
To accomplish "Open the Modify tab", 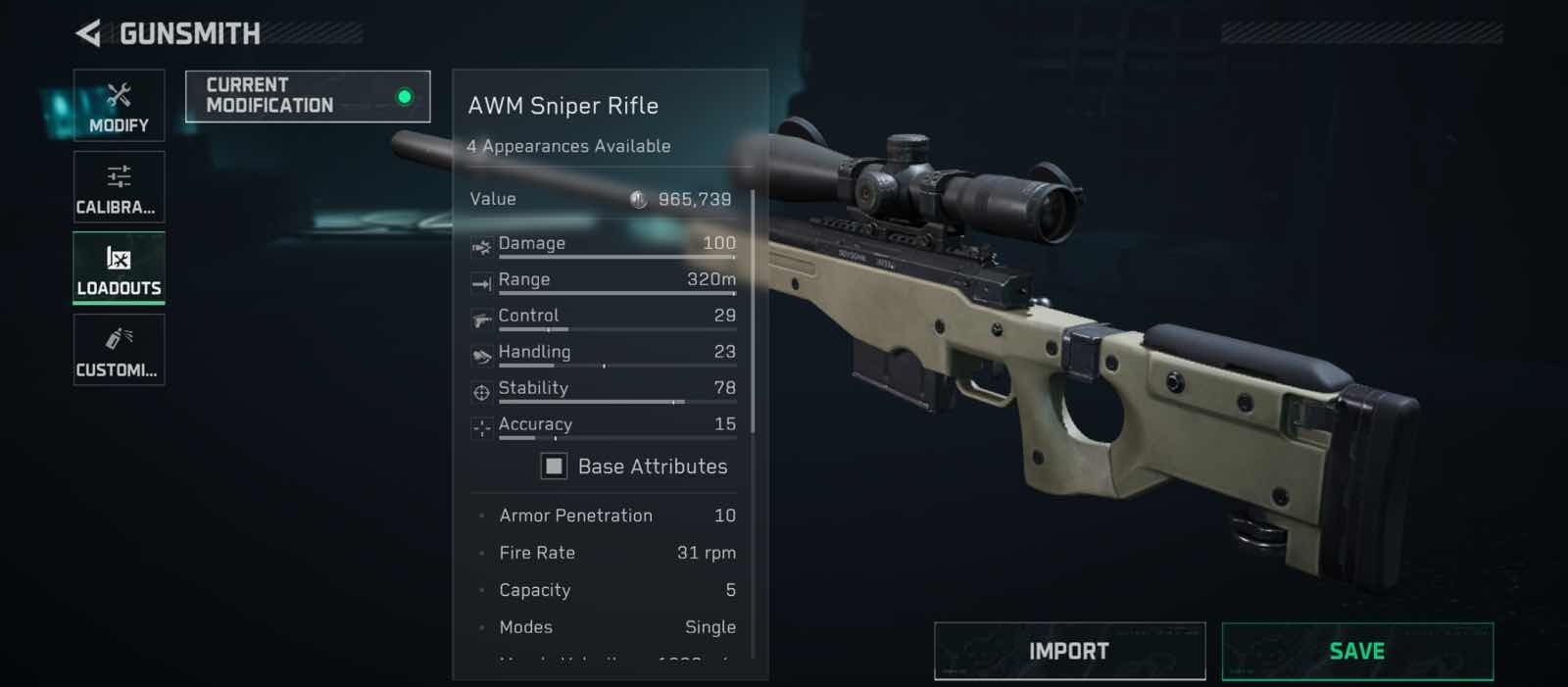I will click(119, 105).
